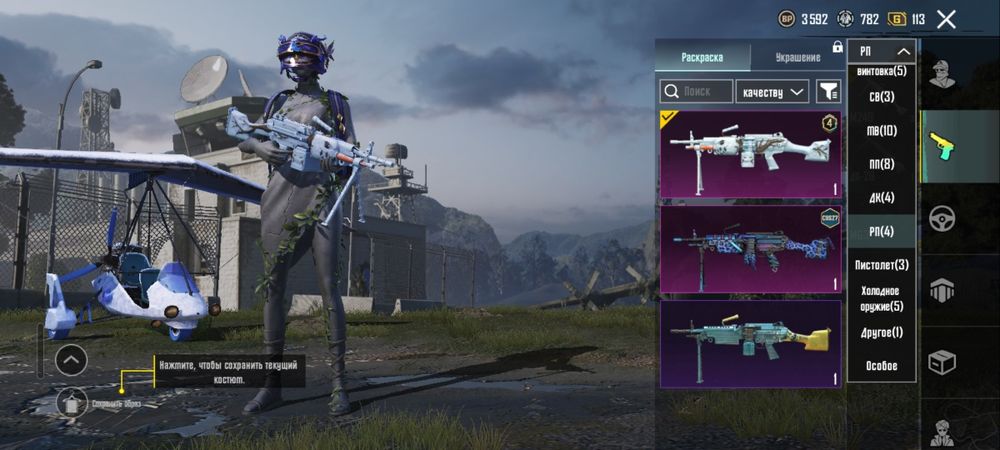Select the equipped white machine gun skin
The image size is (1000, 450).
(750, 154)
